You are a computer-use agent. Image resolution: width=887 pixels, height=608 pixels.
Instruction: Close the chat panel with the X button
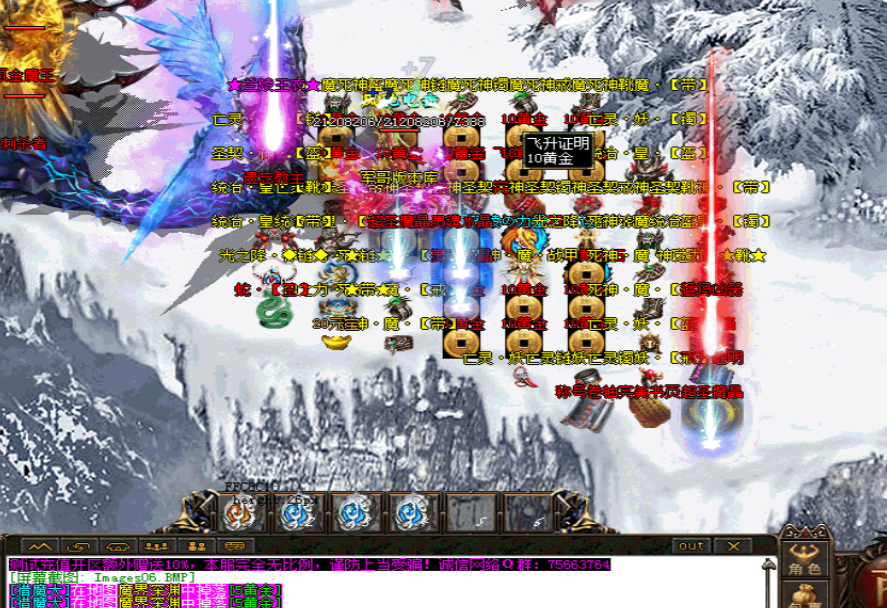(x=735, y=546)
